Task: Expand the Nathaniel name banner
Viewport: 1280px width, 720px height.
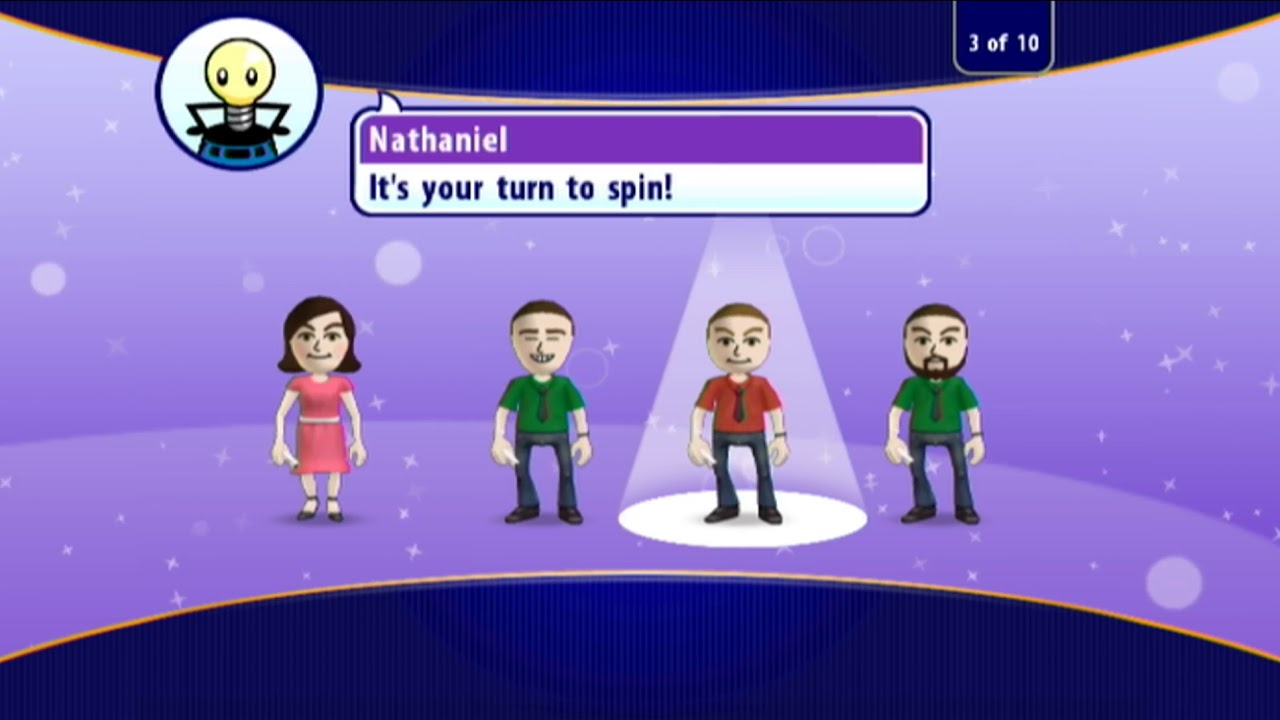Action: 640,140
